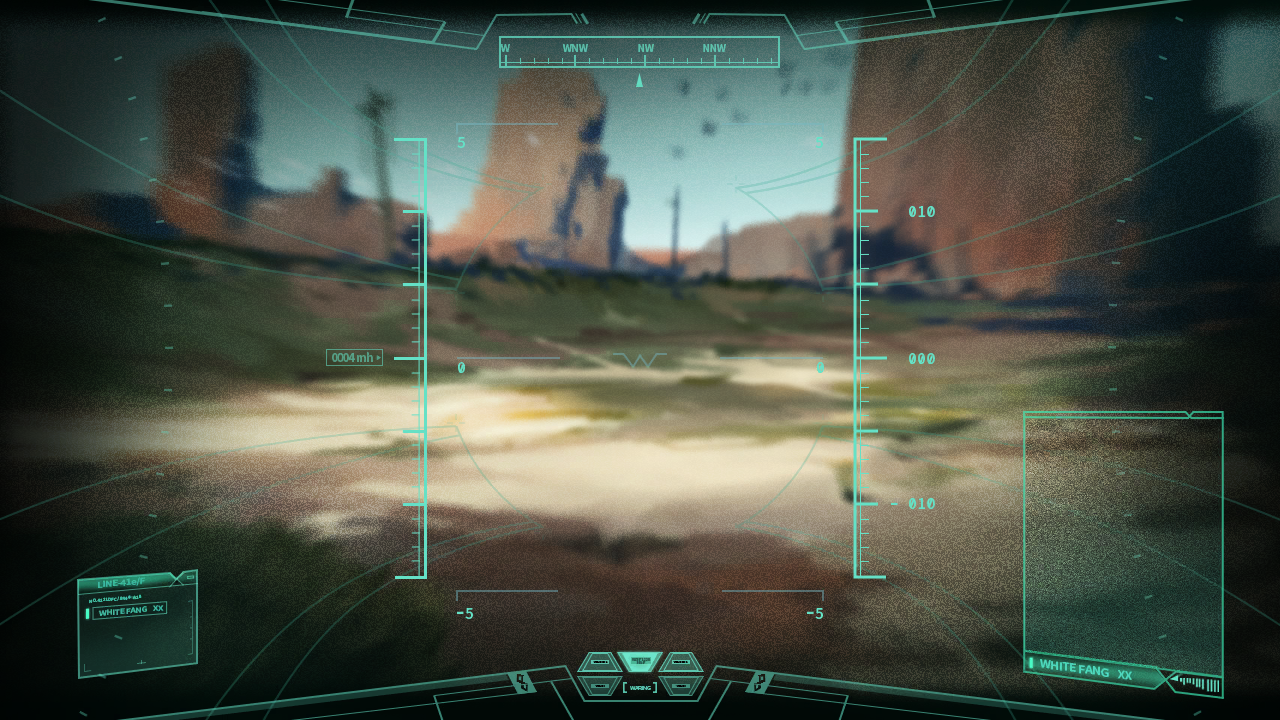Viewport: 1280px width, 720px height.
Task: Click the LINE-41e/F comm panel header
Action: [x=125, y=582]
